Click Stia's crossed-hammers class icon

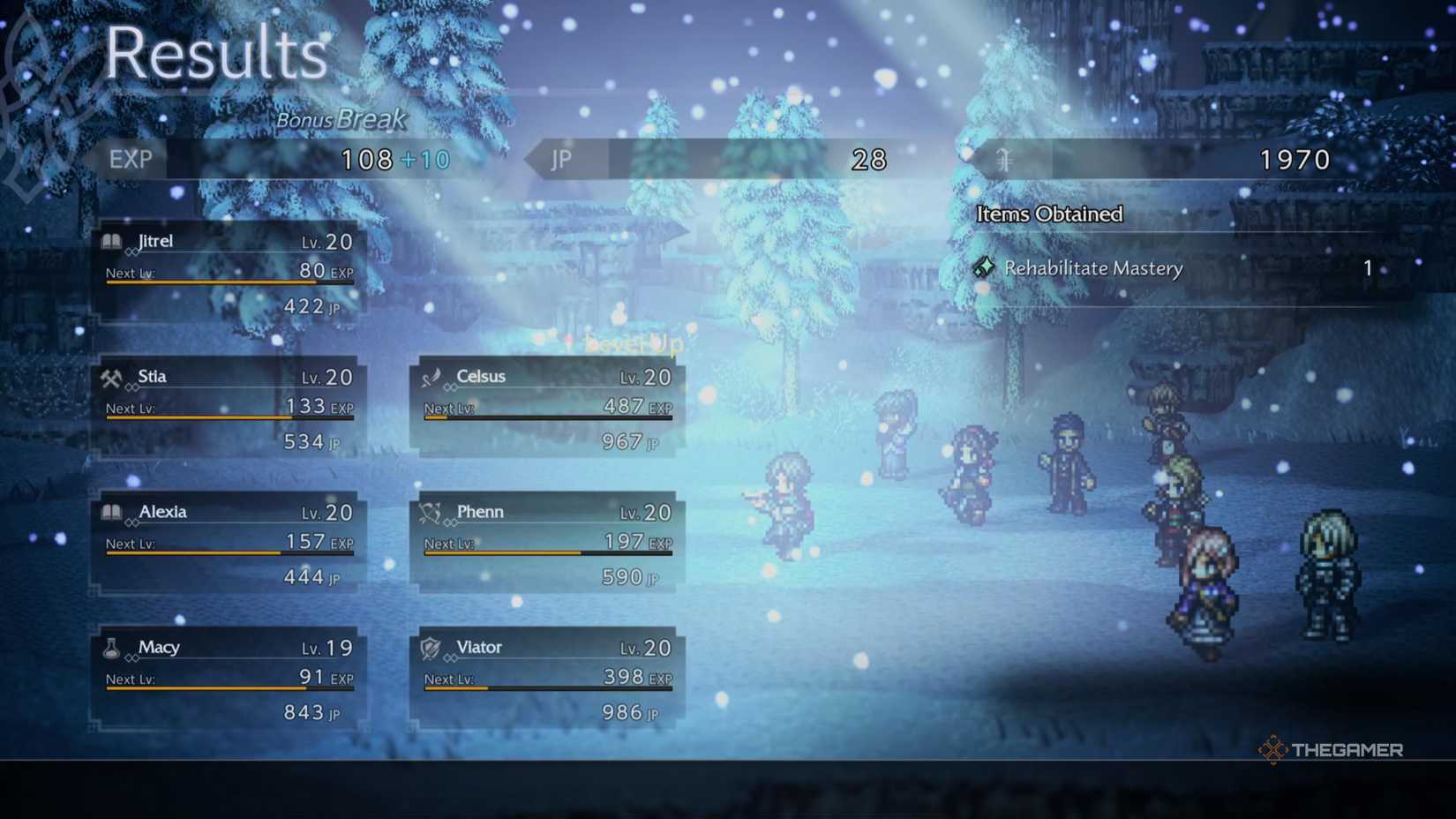coord(112,376)
